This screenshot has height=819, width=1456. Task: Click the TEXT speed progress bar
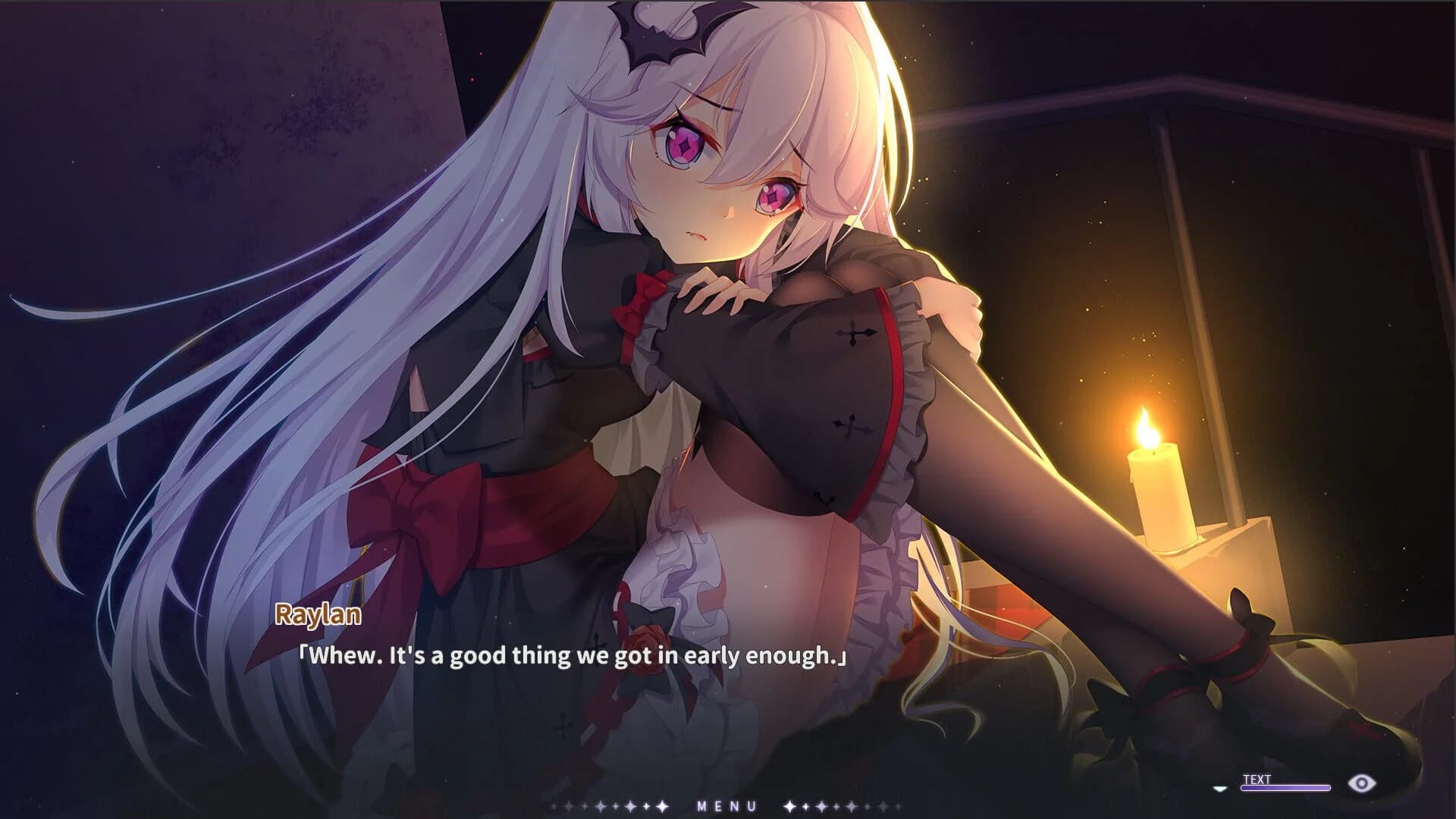pos(1285,787)
